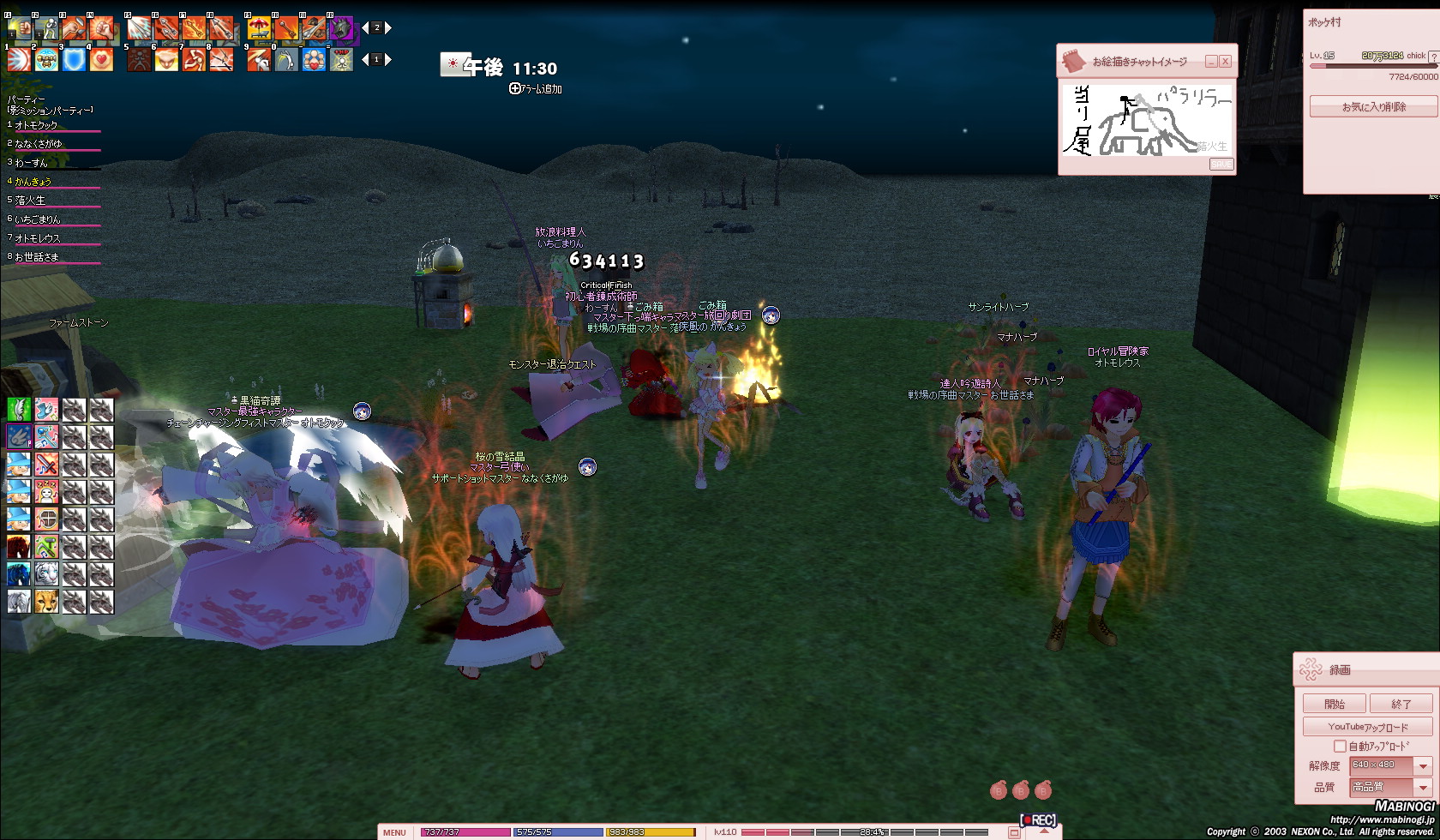Close the お絵描きチャットイメージ window
1440x840 pixels.
[1226, 62]
